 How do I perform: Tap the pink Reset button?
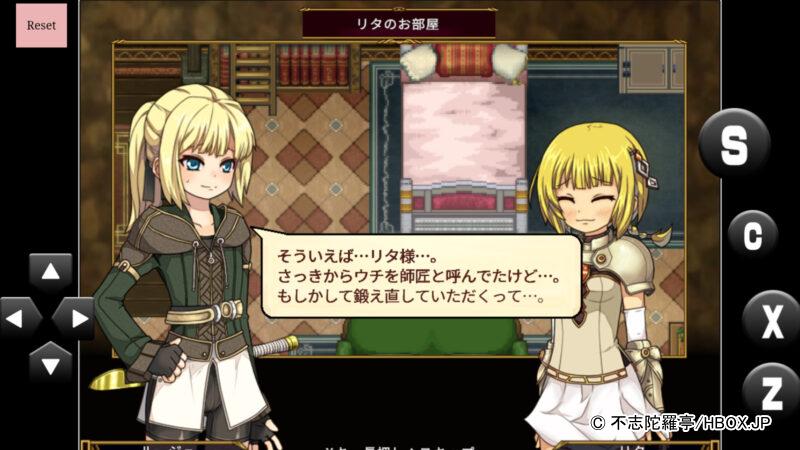point(41,25)
